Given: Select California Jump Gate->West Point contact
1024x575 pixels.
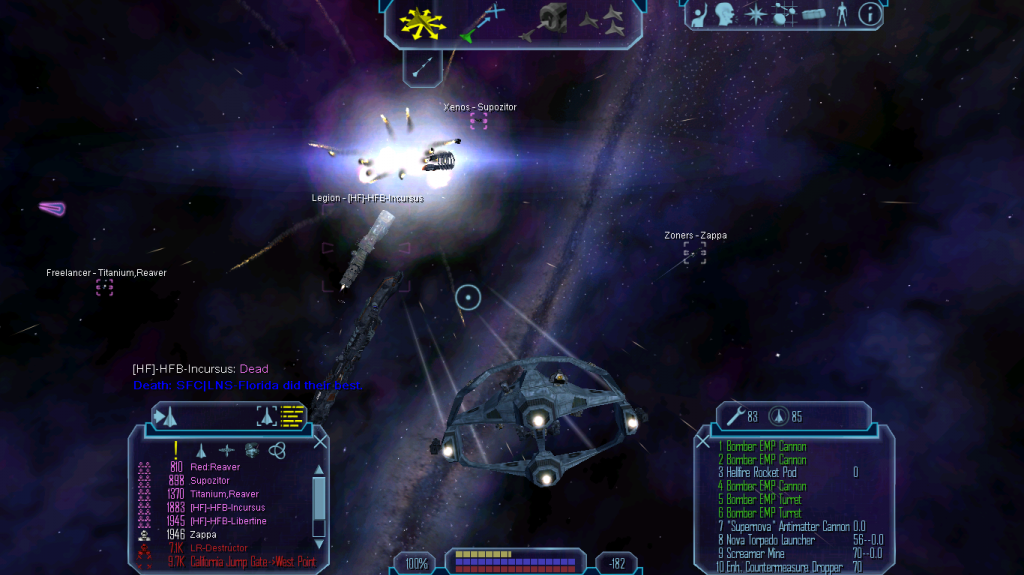Looking at the screenshot, I should [252, 562].
